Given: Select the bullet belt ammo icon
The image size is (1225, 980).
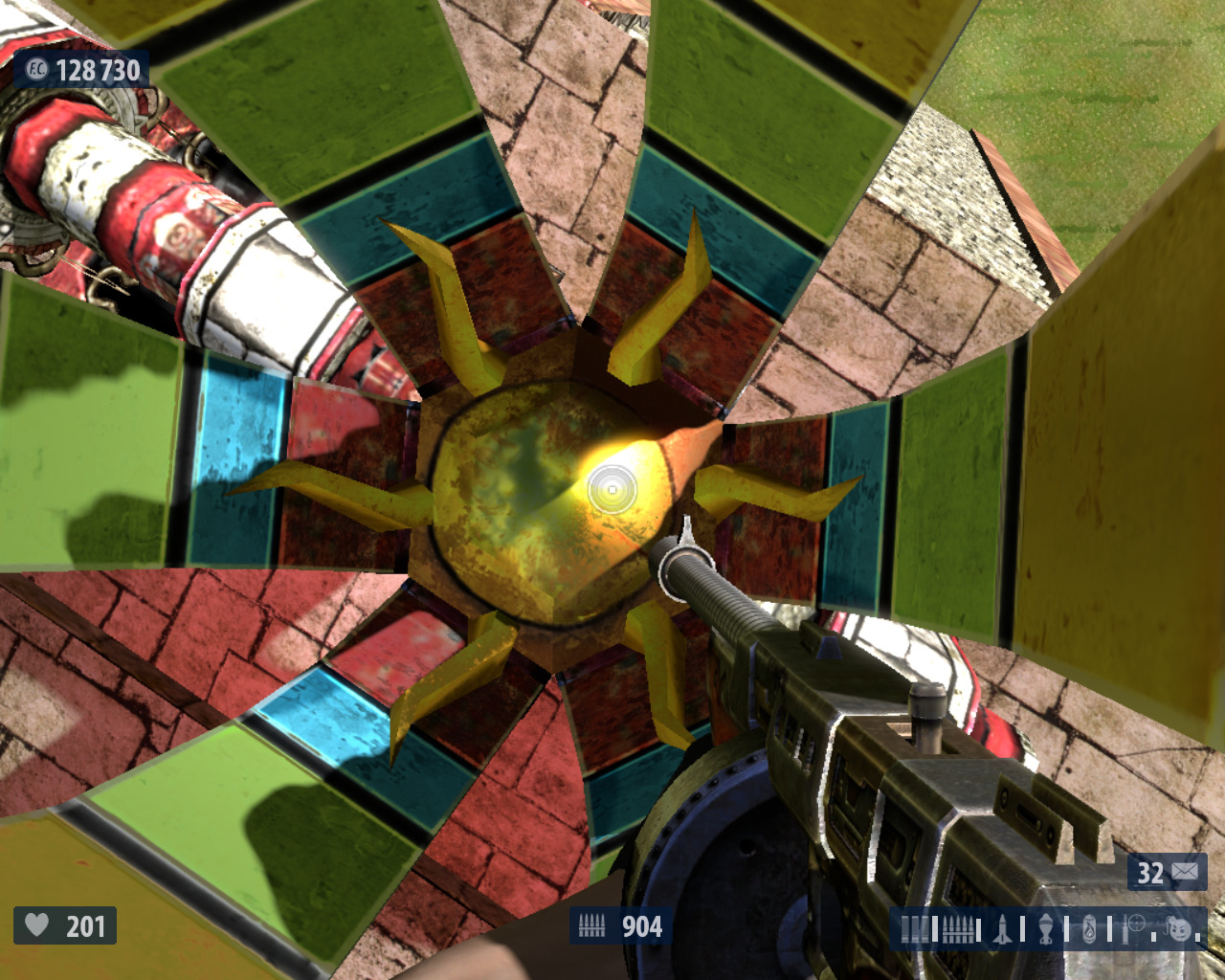Looking at the screenshot, I should point(958,929).
